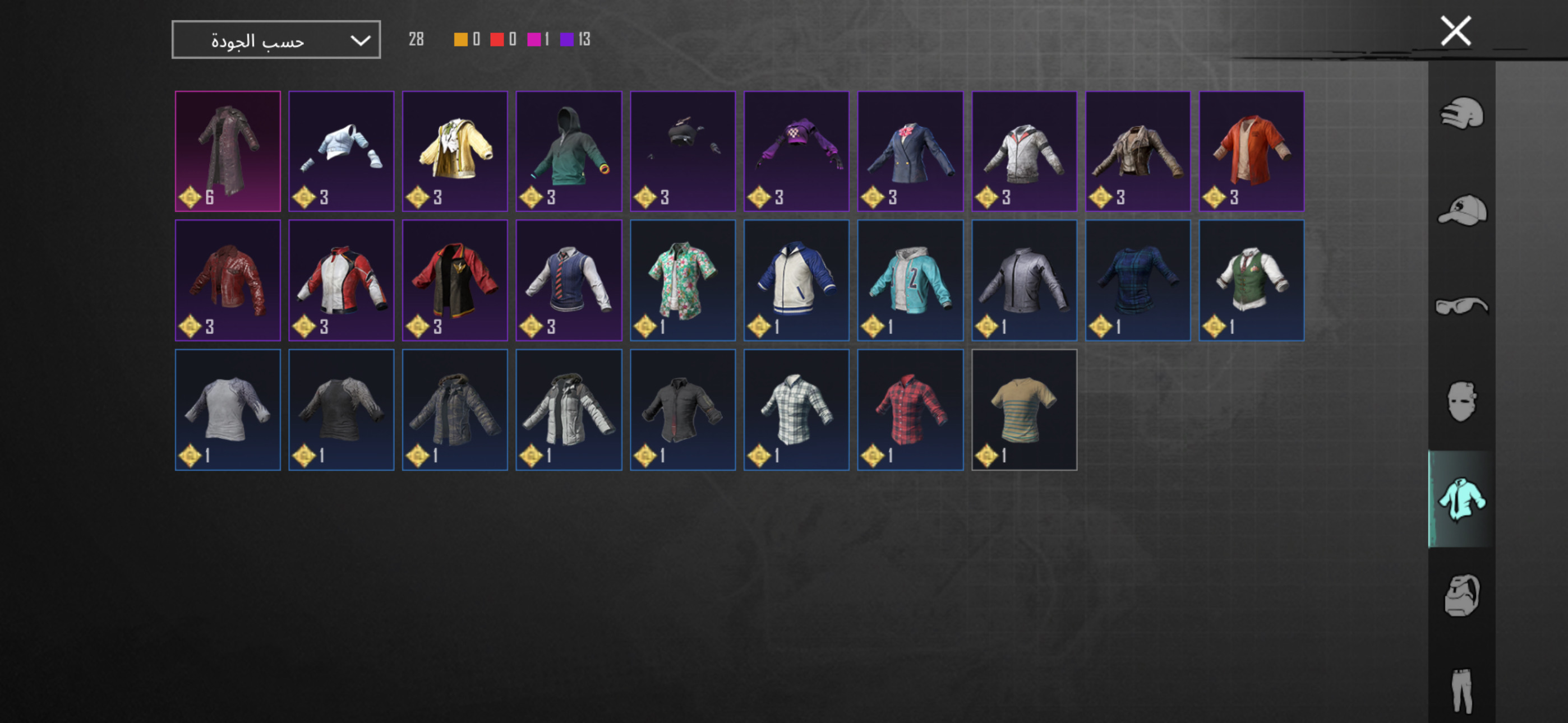Select the green vest with white shirt

pos(1251,280)
